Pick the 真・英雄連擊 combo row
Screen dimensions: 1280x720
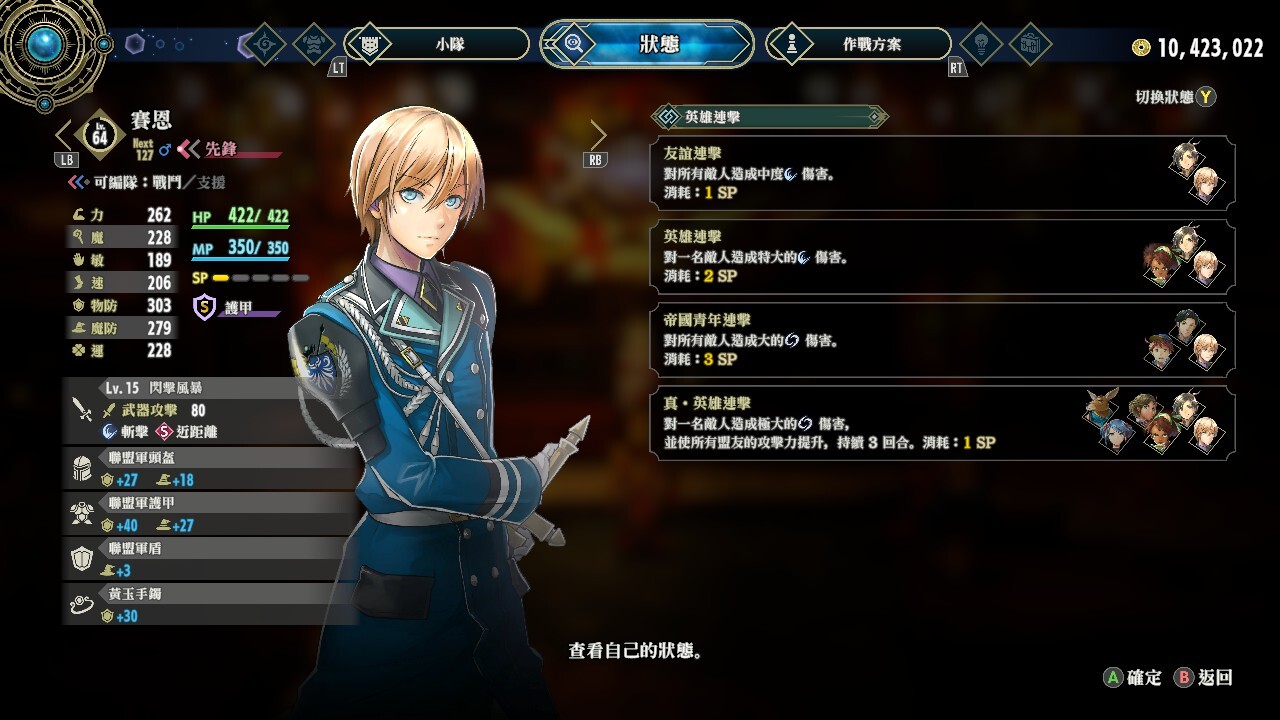943,423
